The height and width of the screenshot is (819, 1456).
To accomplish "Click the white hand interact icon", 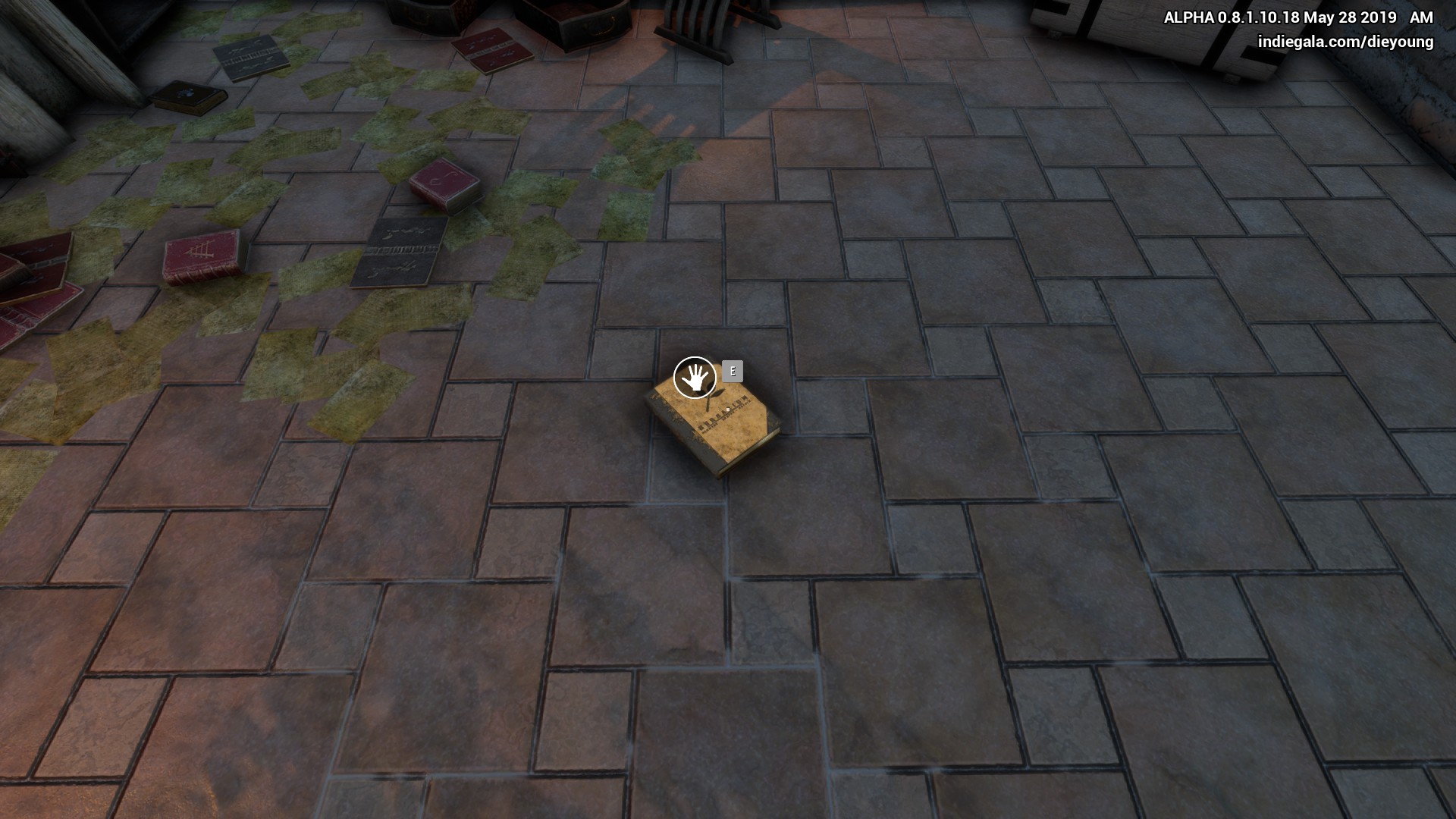I will pyautogui.click(x=695, y=377).
